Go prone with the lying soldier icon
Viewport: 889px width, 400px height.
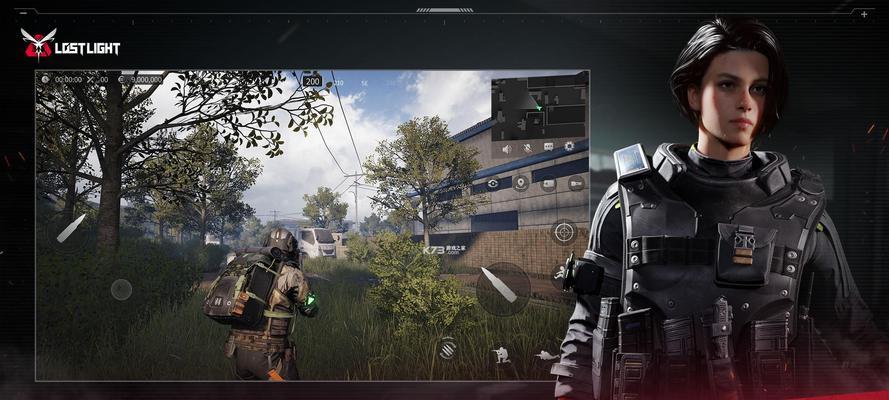pos(546,354)
